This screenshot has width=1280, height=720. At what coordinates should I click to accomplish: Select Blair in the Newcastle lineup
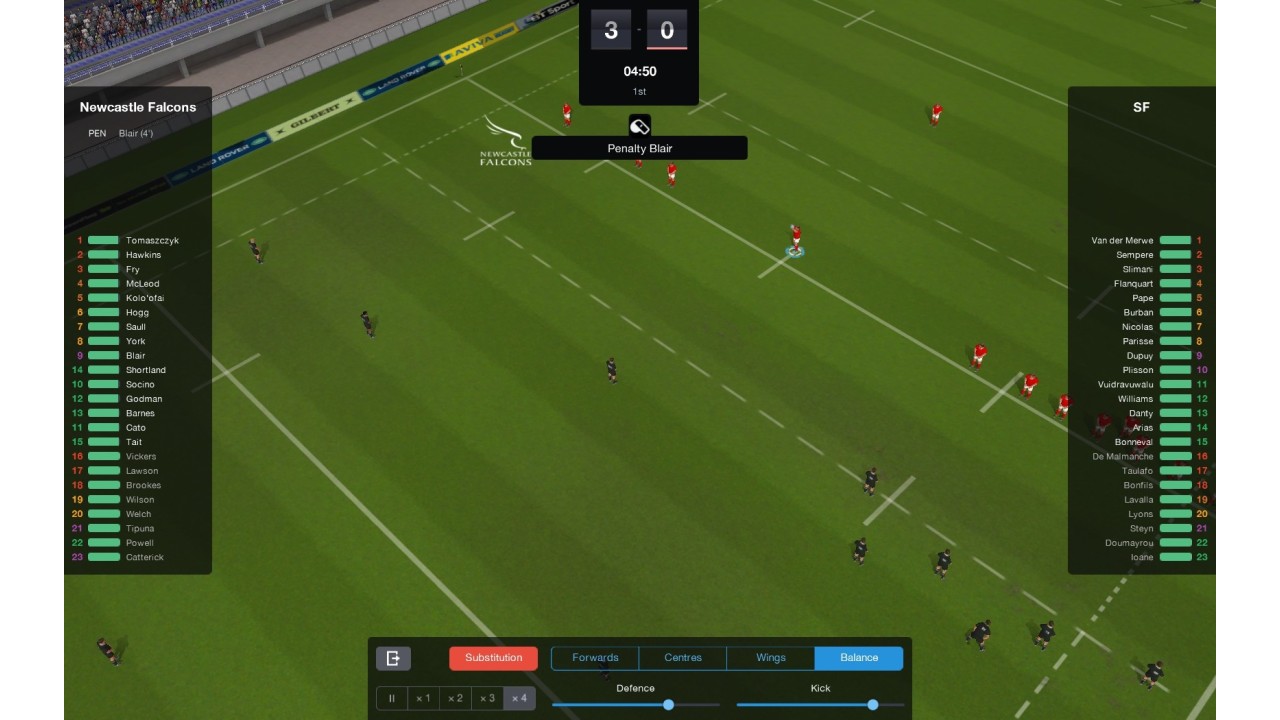tap(135, 356)
